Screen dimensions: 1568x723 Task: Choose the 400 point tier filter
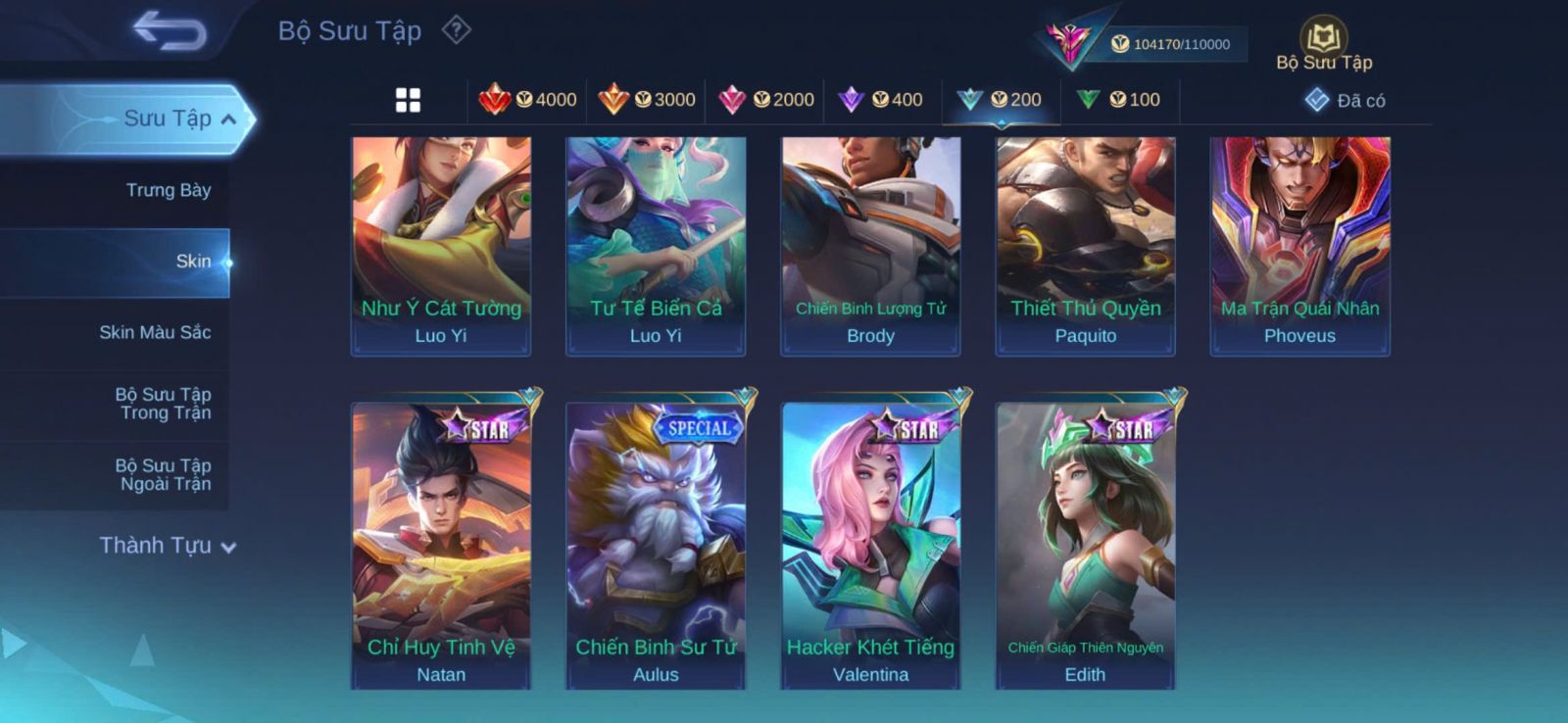pos(882,100)
